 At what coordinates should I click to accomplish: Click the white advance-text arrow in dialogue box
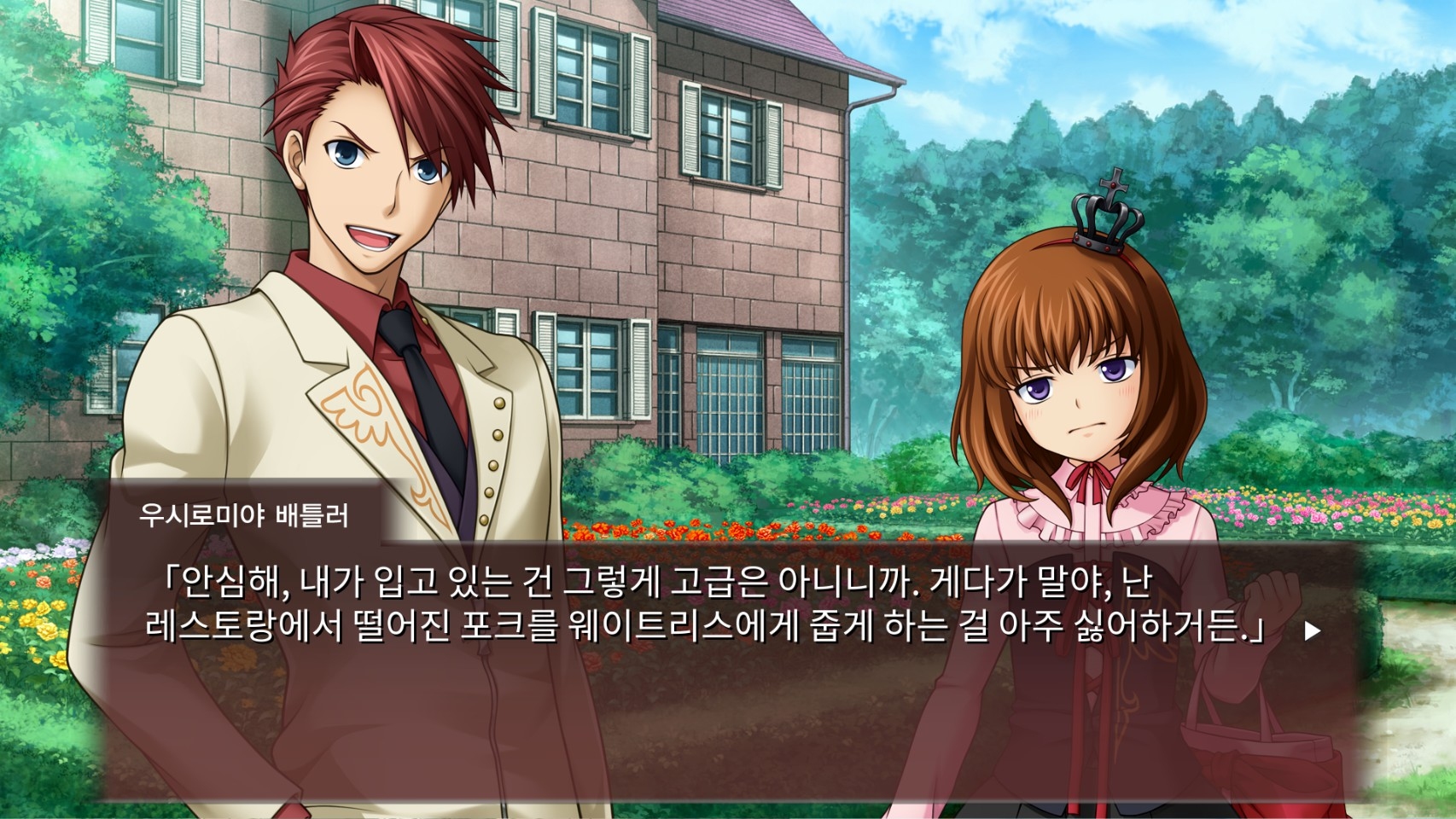tap(1313, 631)
